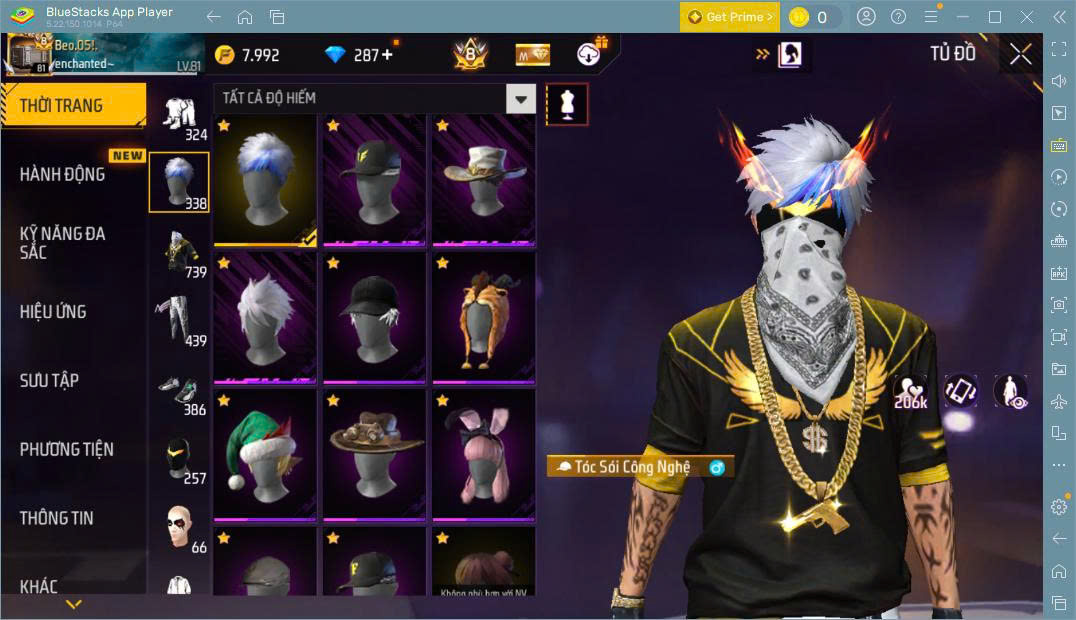Click the mannequin preview toggle icon
Image resolution: width=1076 pixels, height=620 pixels.
[567, 104]
